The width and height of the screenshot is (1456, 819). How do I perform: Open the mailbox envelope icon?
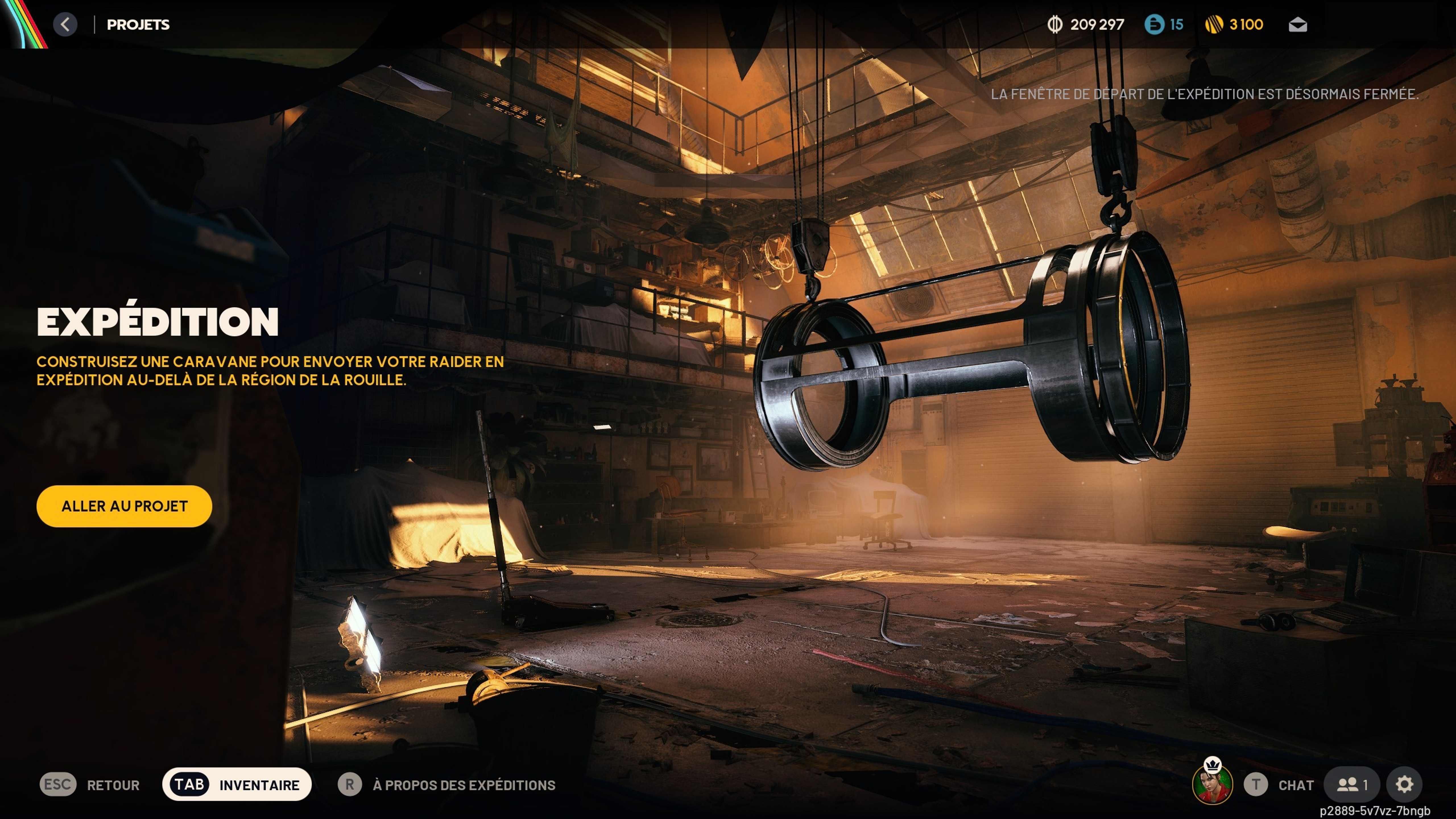1297,25
